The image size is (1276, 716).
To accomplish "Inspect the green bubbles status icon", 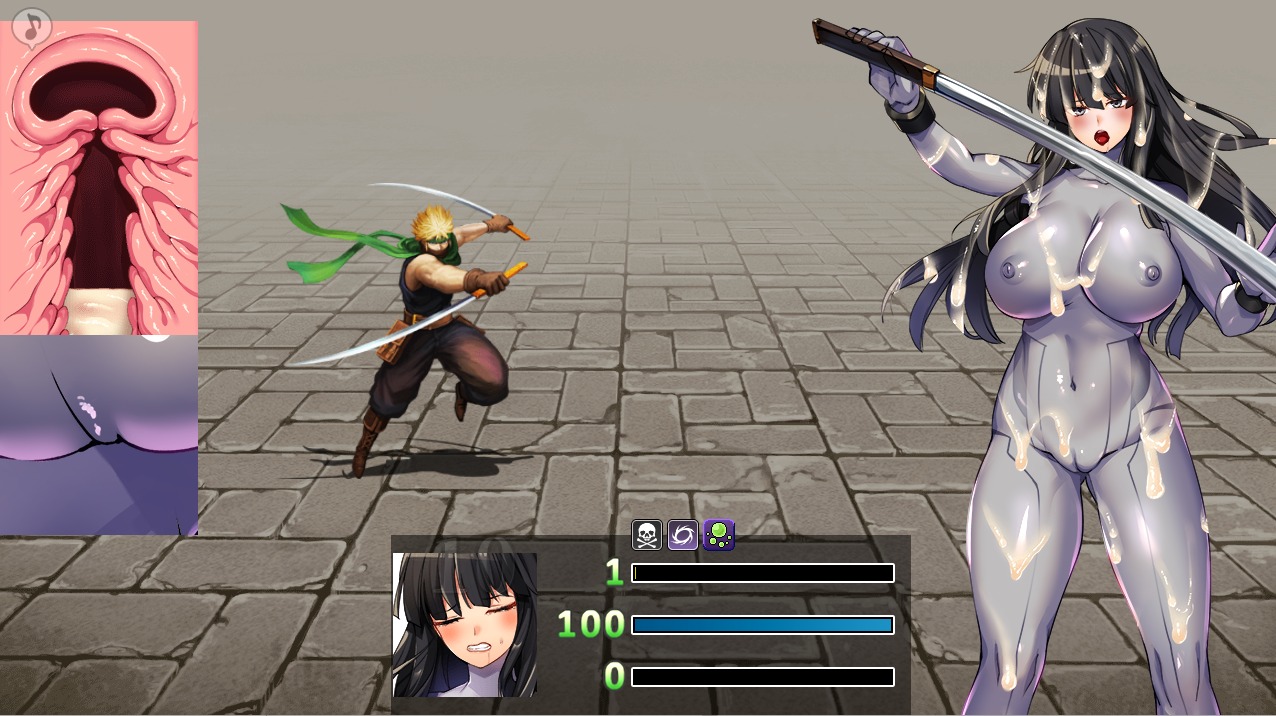I will 719,535.
